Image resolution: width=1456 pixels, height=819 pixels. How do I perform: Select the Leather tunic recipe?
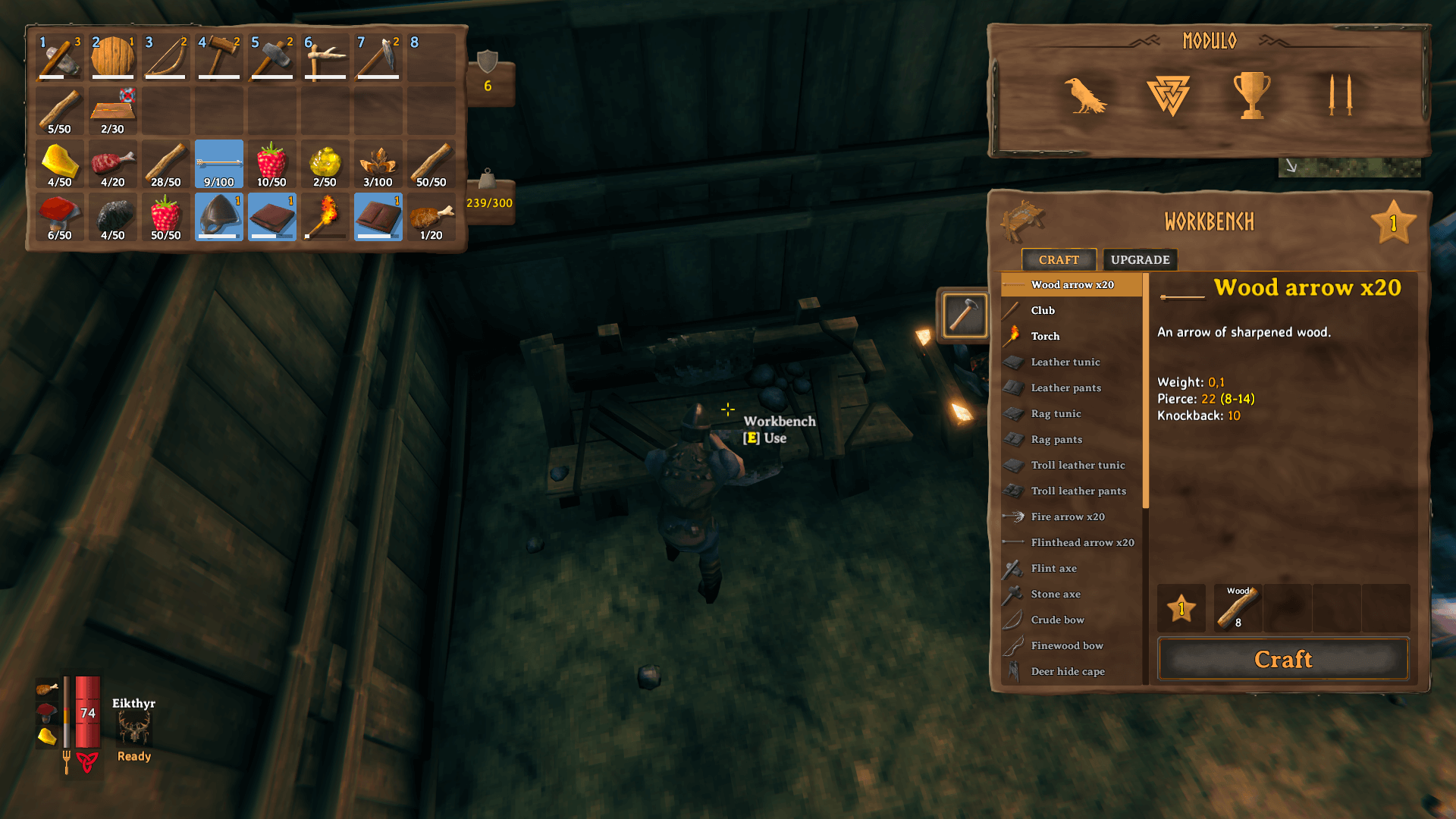1065,362
